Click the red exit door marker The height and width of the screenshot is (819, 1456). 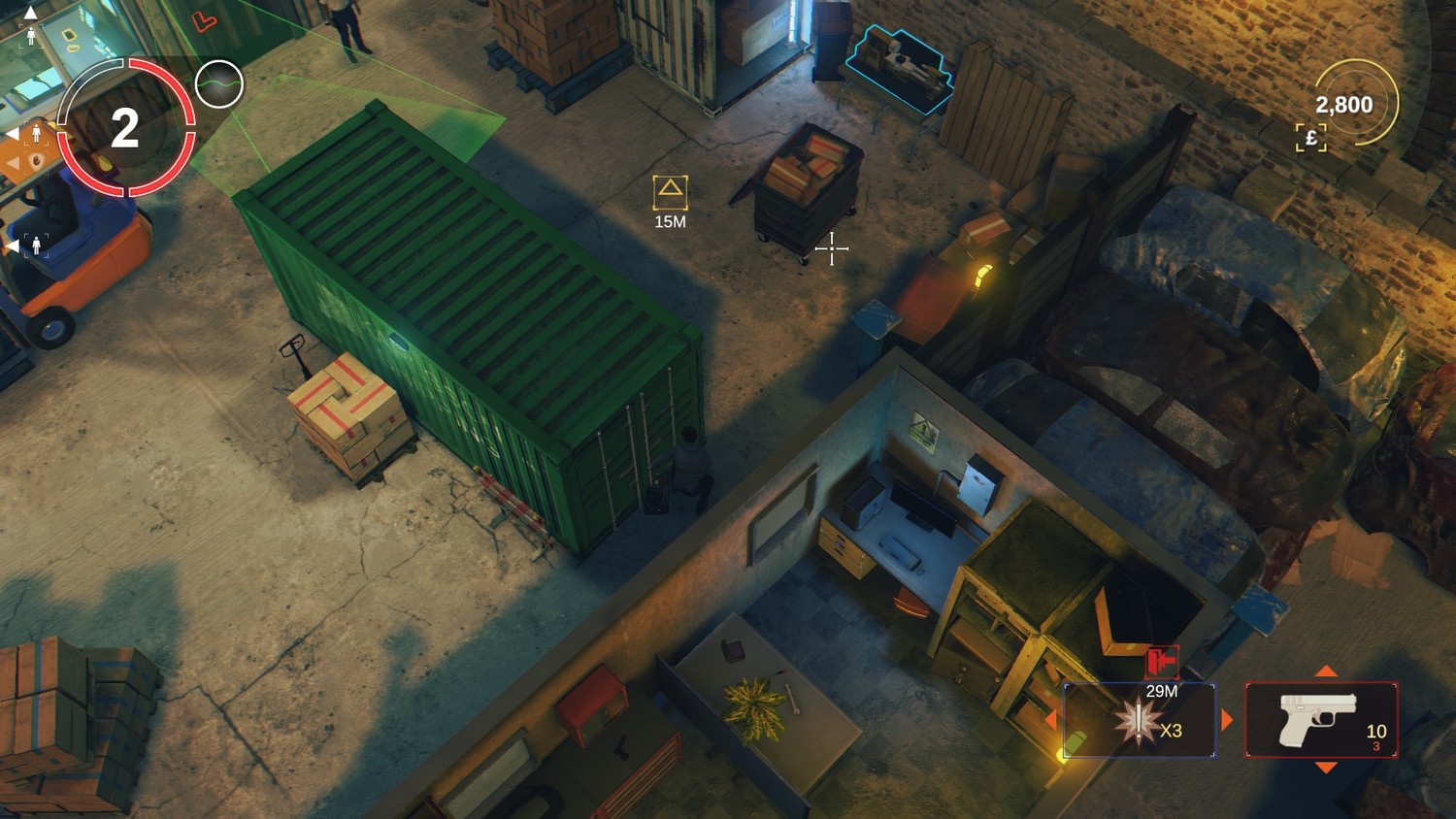(1162, 663)
